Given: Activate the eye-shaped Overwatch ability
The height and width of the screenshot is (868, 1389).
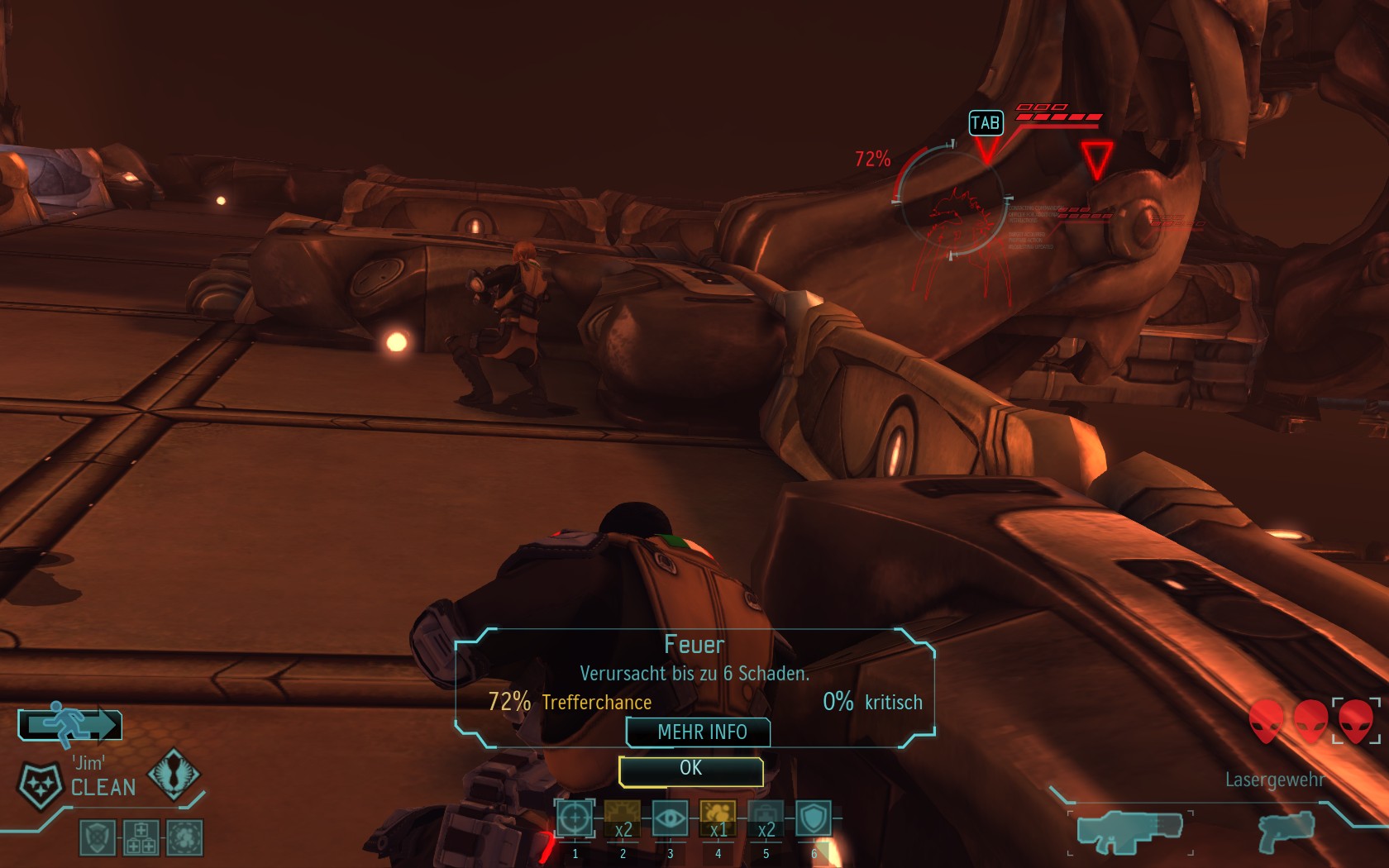Looking at the screenshot, I should point(670,819).
